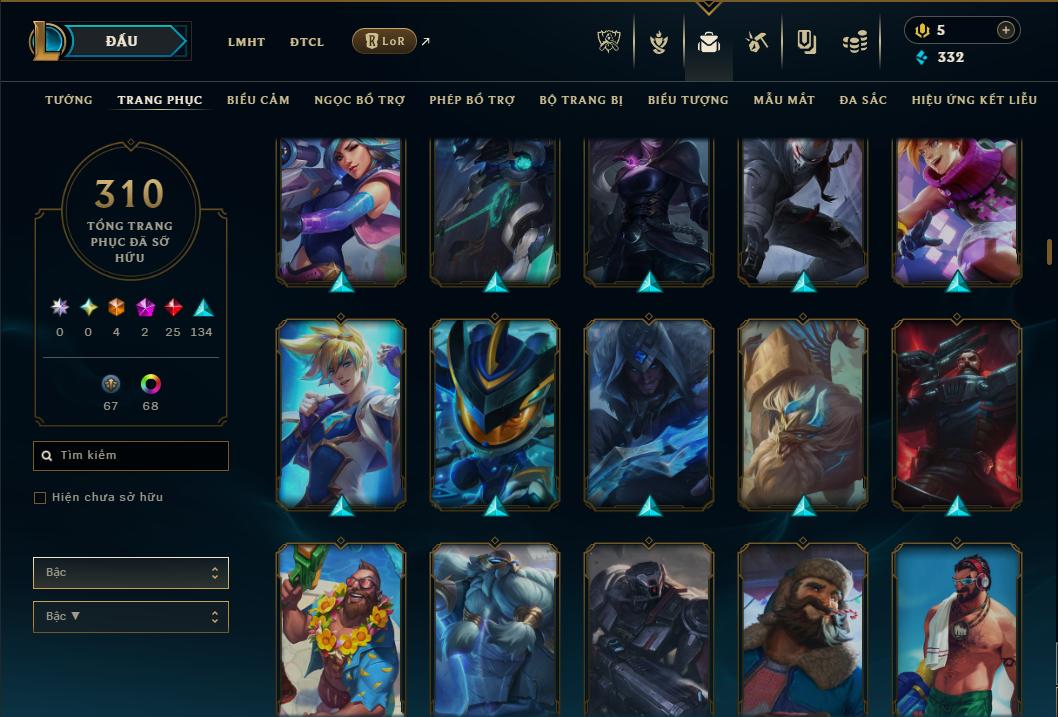Click the ĐẤU play button

[121, 41]
